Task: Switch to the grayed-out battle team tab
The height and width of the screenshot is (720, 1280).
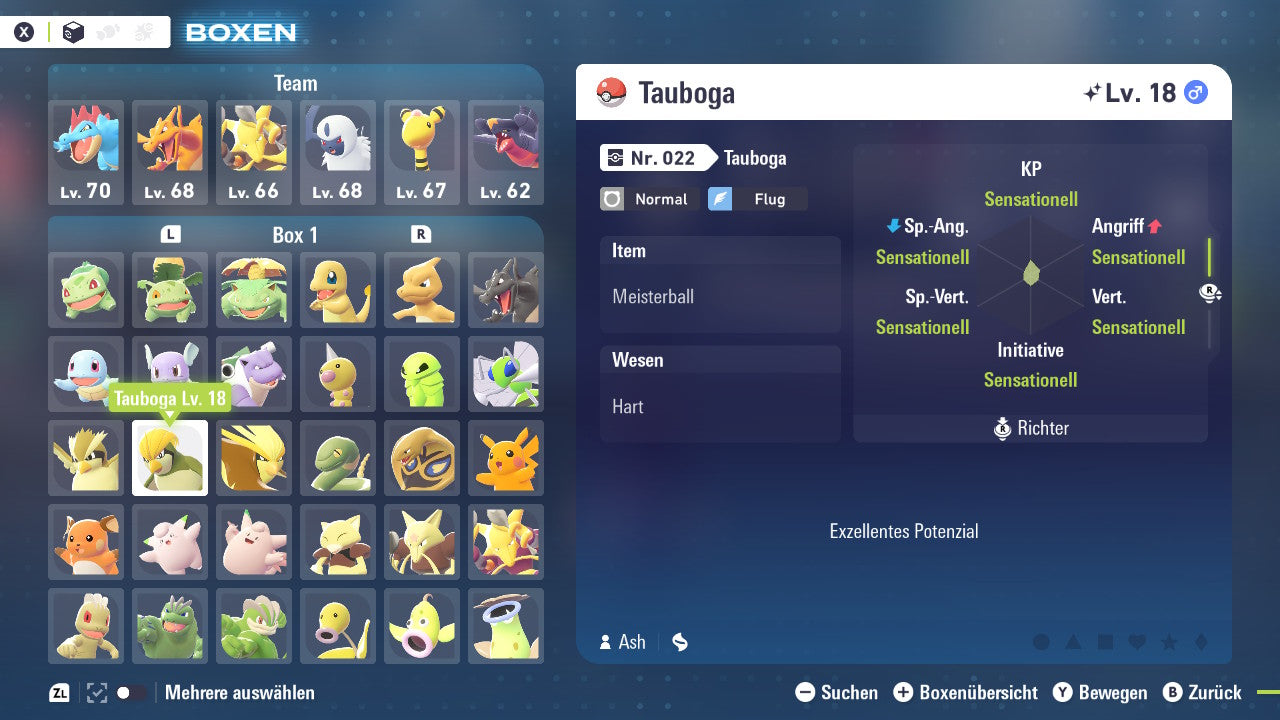Action: point(143,31)
